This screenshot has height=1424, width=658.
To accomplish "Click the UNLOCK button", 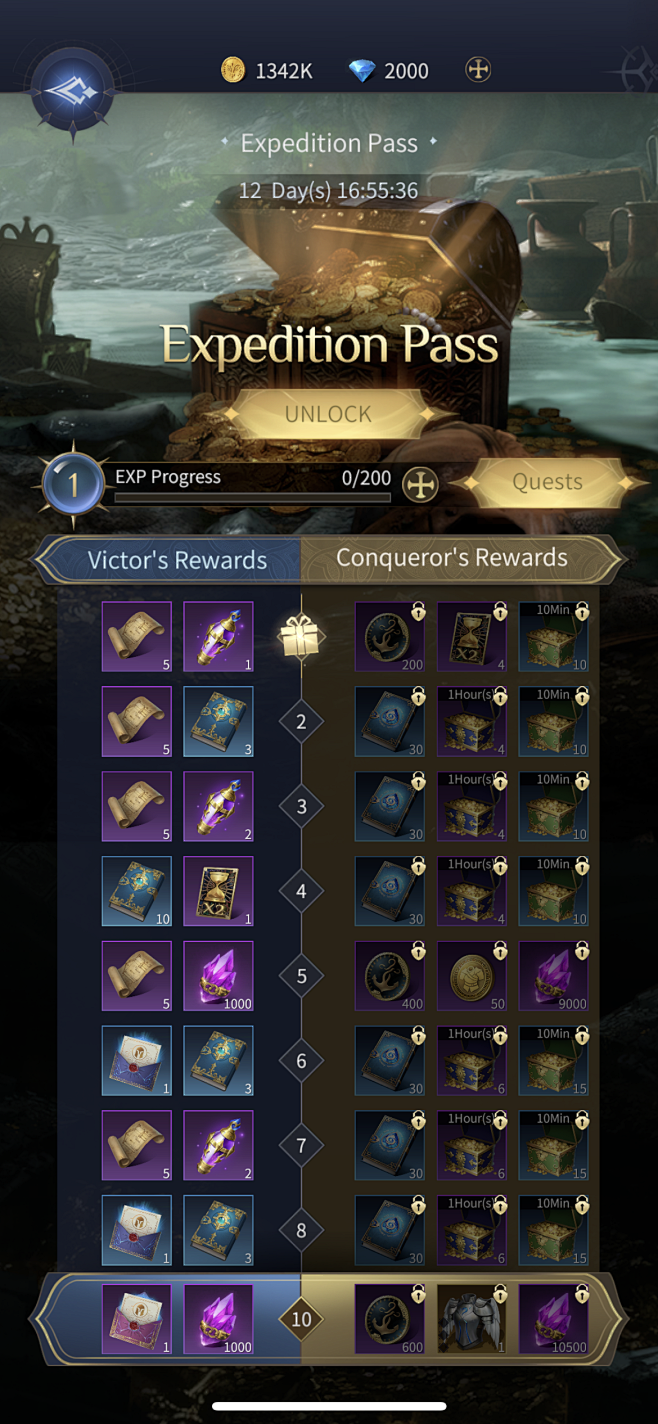I will click(x=328, y=414).
